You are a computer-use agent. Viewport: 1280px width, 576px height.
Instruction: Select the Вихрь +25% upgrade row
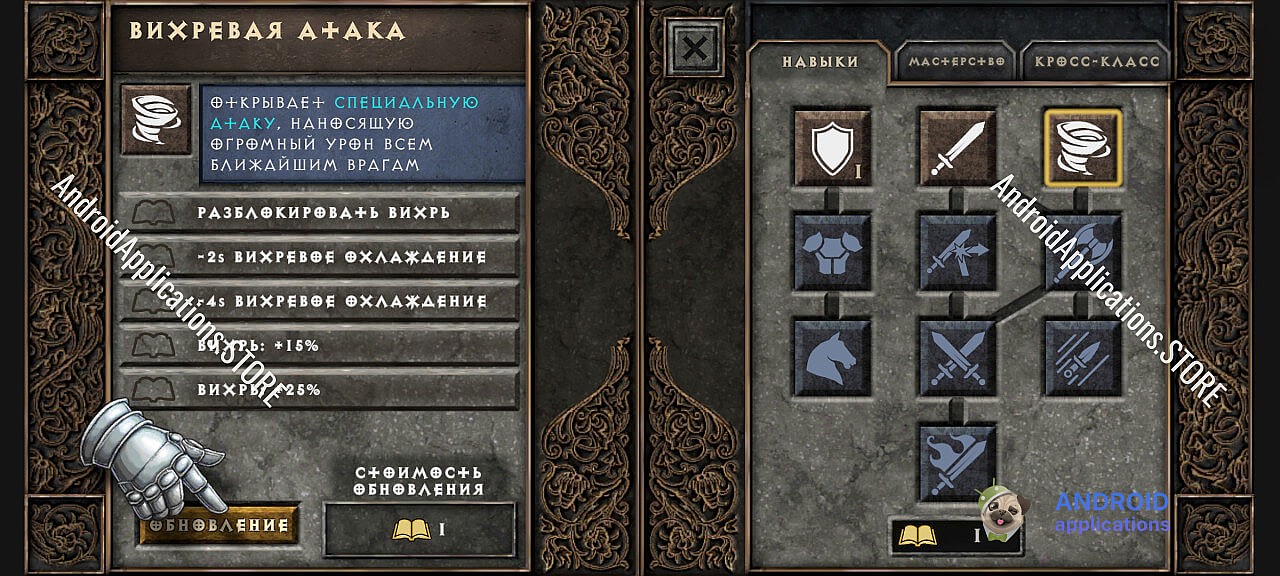pos(320,389)
